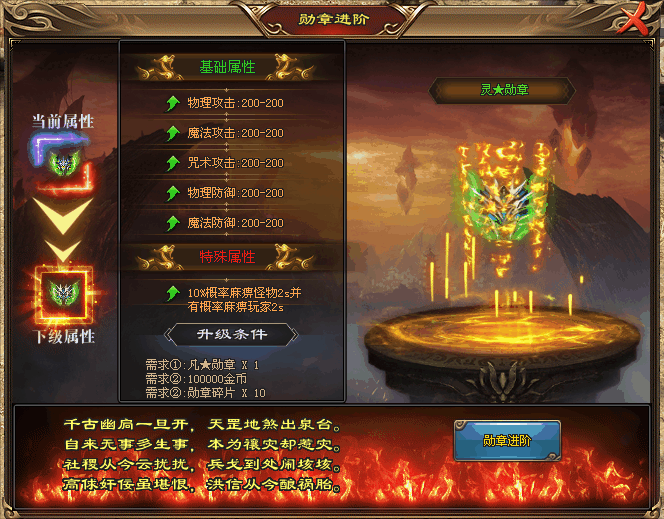
Task: Click the 勋章进阶 upgrade button
Action: point(506,441)
